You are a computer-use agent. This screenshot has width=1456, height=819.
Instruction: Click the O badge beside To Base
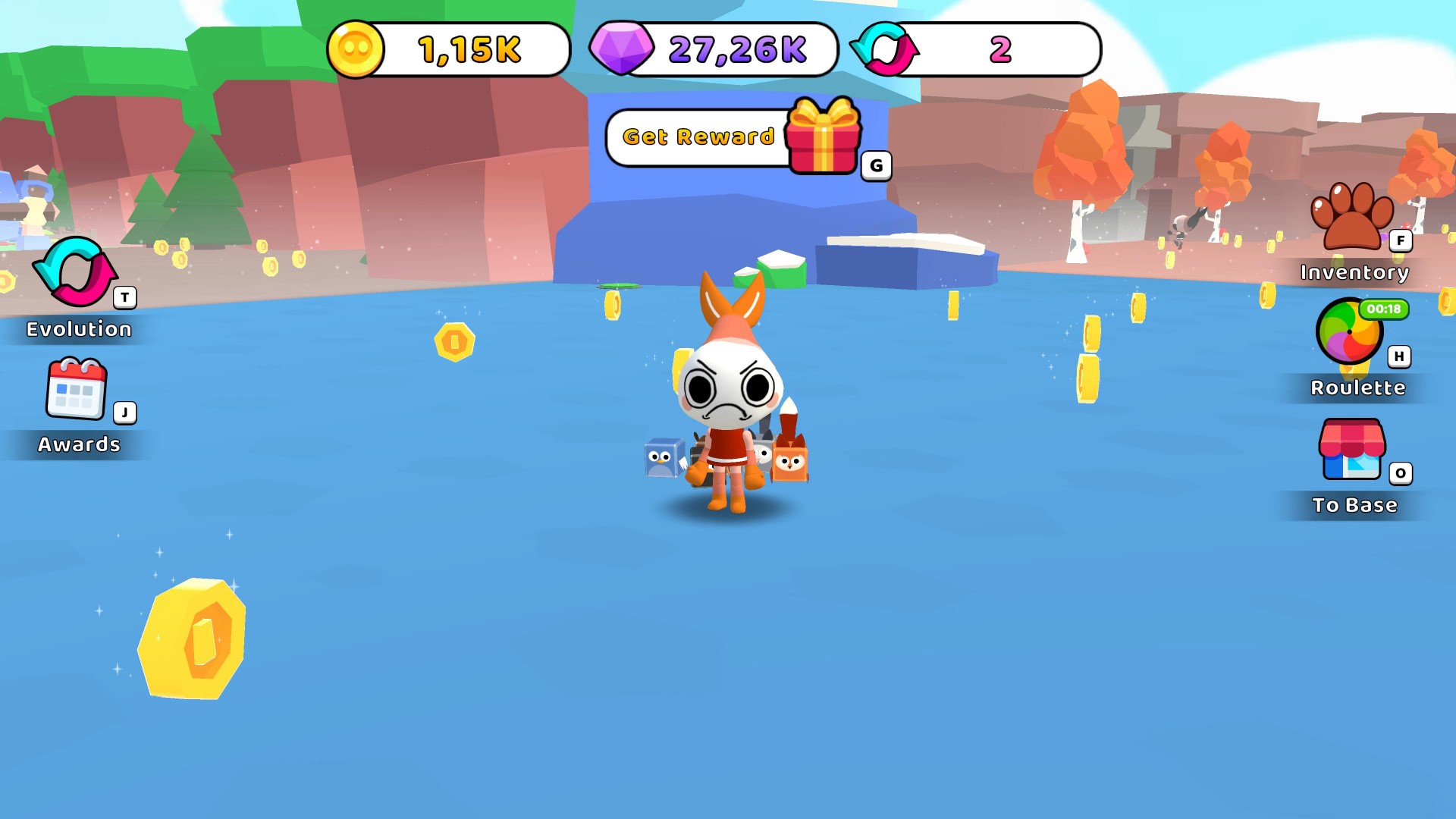pyautogui.click(x=1401, y=473)
